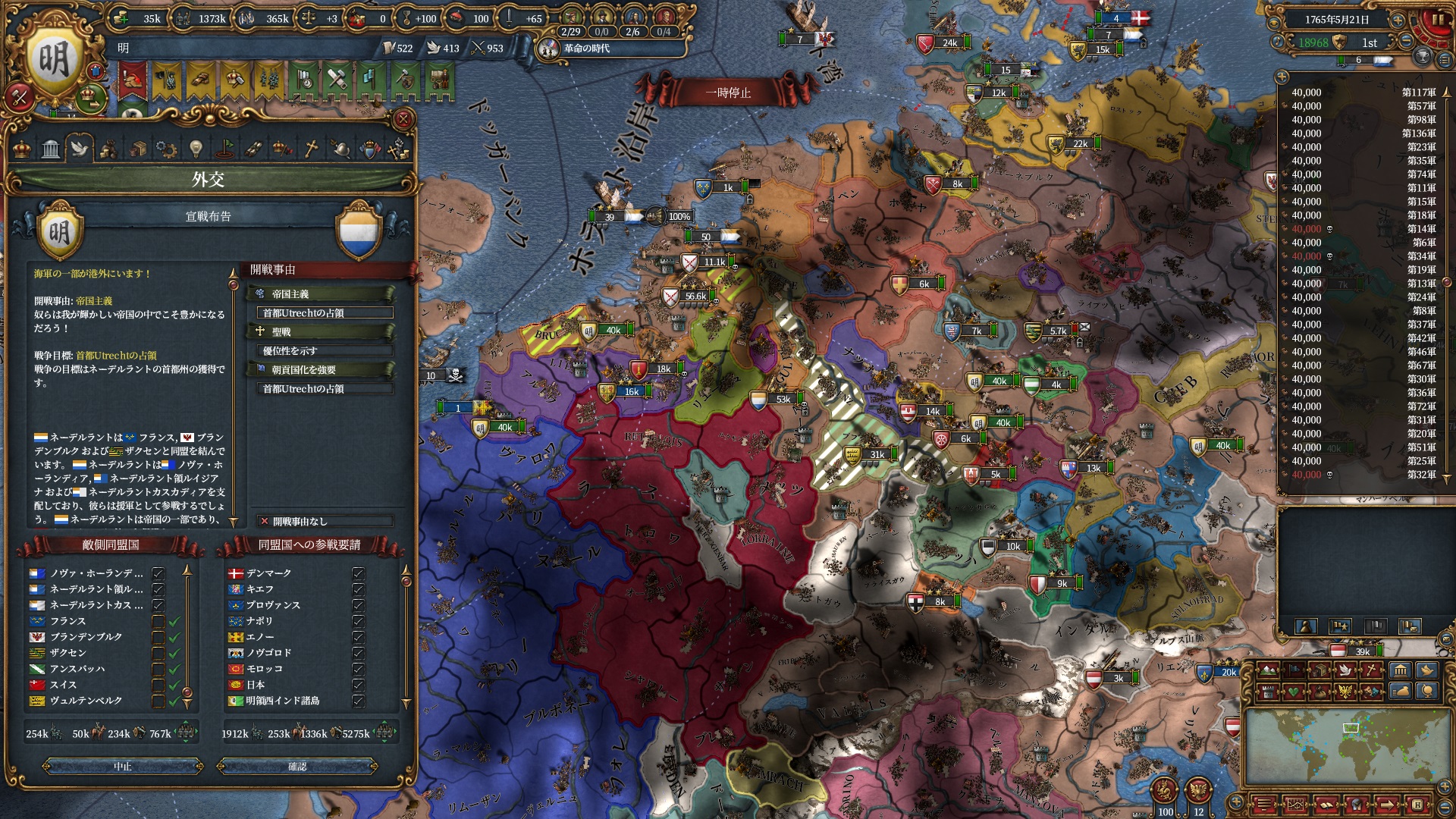This screenshot has width=1456, height=819.
Task: Select the 朝貢国化を強要 casus belli
Action: click(x=322, y=369)
